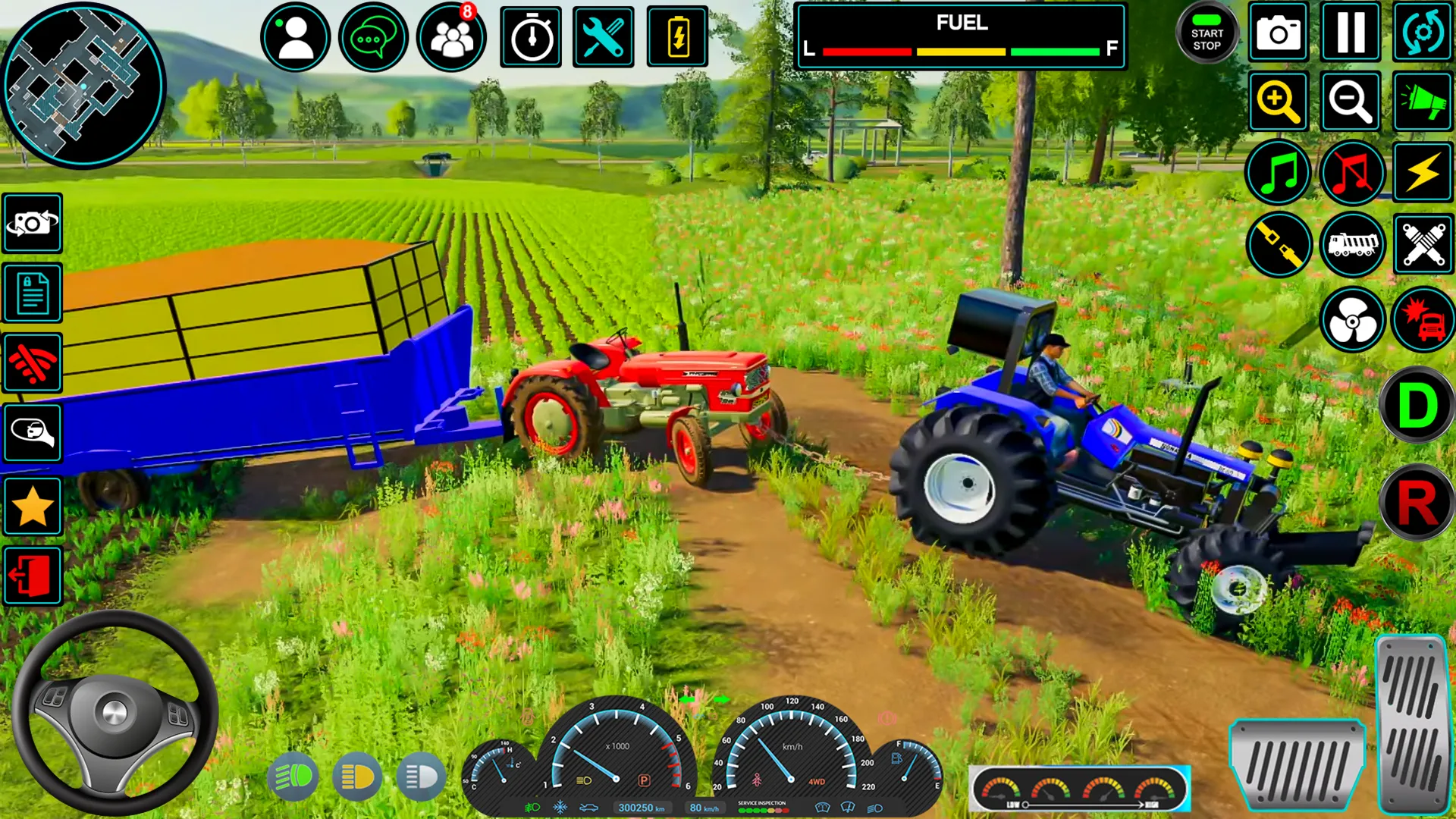The height and width of the screenshot is (819, 1456).
Task: Toggle the engine with the START STOP switch
Action: point(1208,33)
